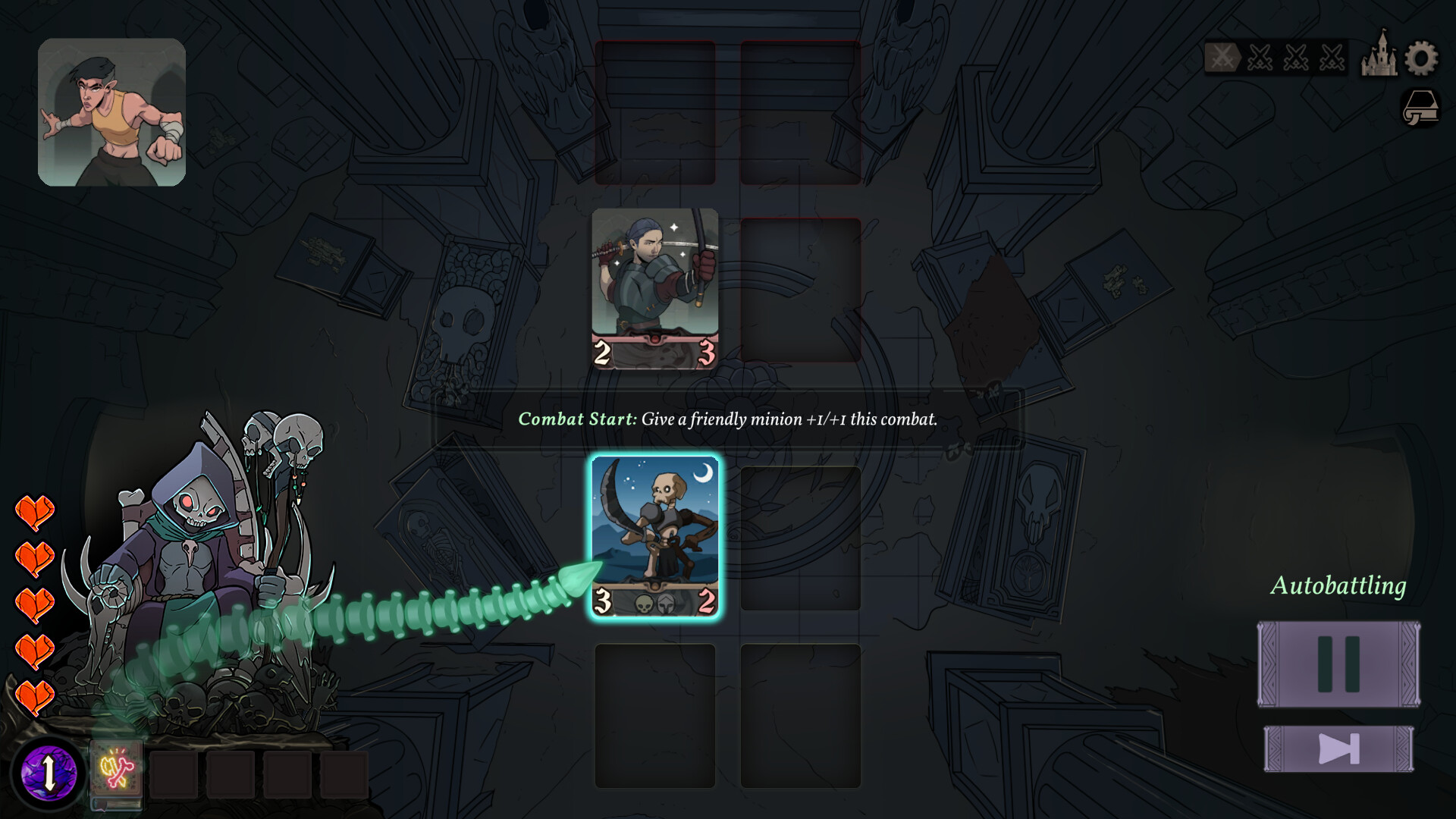
Task: Skip forward with the fast-forward button
Action: (x=1338, y=749)
